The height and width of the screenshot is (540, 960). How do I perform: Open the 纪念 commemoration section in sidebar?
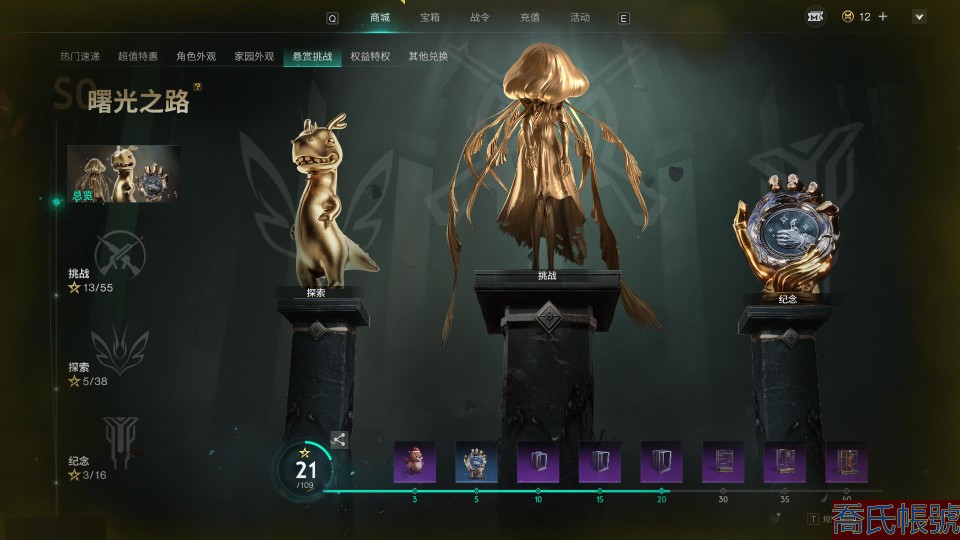[118, 438]
